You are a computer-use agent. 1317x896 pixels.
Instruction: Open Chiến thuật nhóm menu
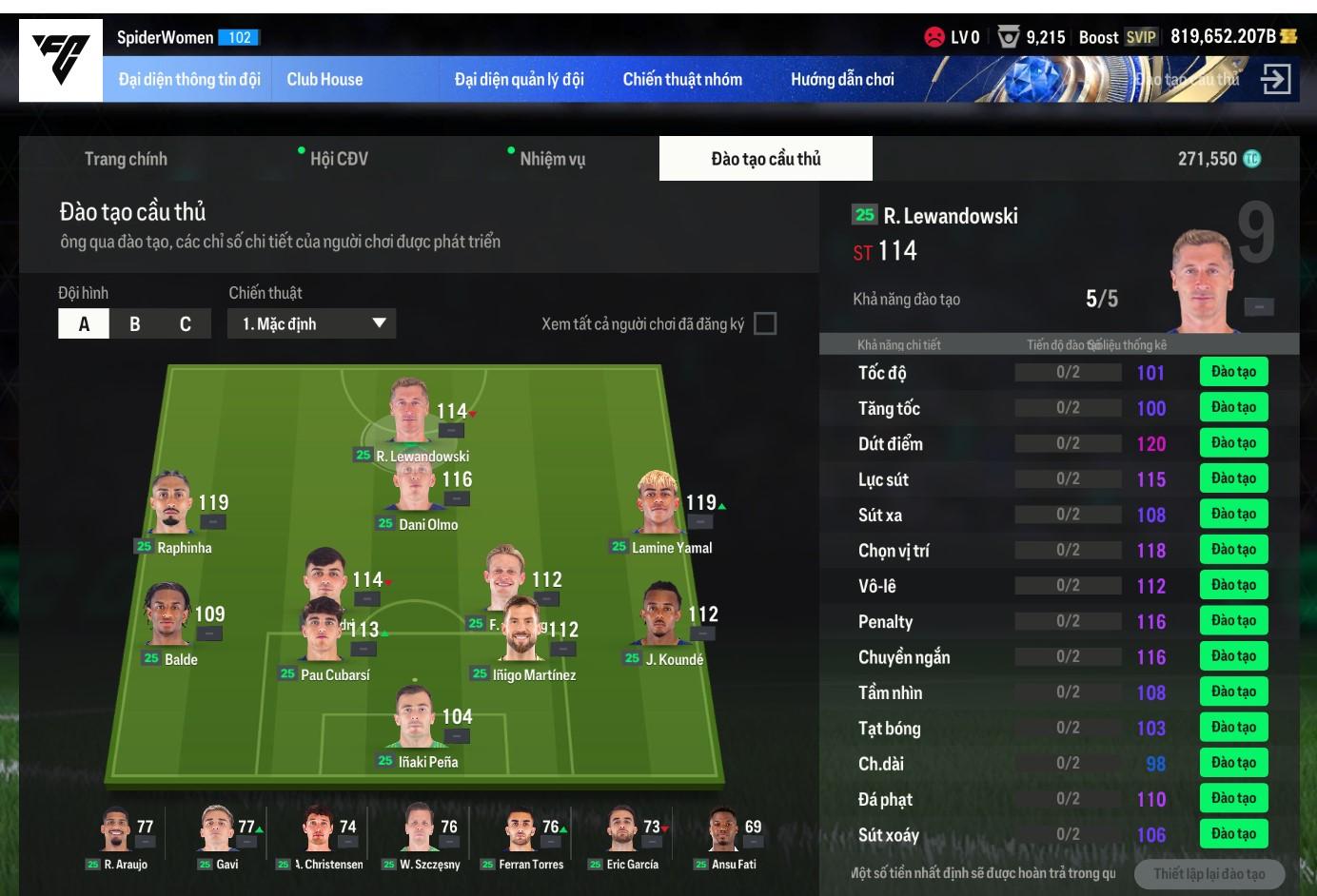(x=682, y=80)
